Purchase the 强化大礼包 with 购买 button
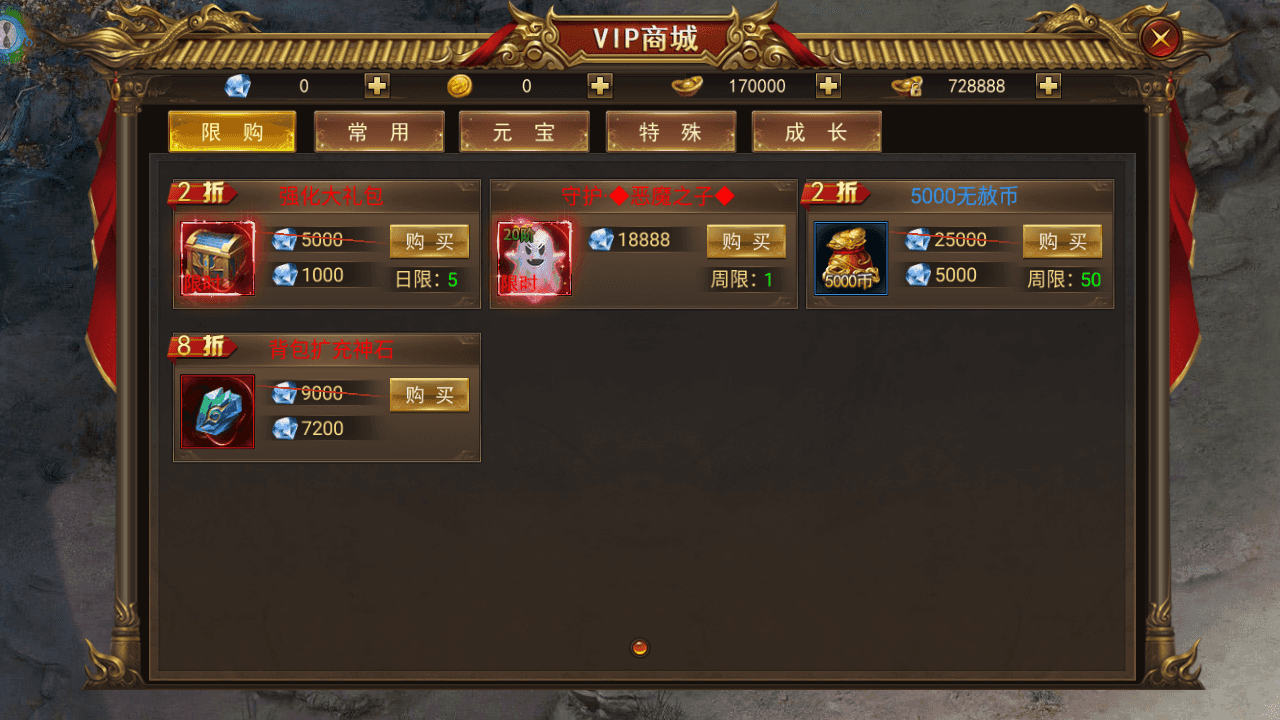Image resolution: width=1280 pixels, height=720 pixels. pos(429,240)
